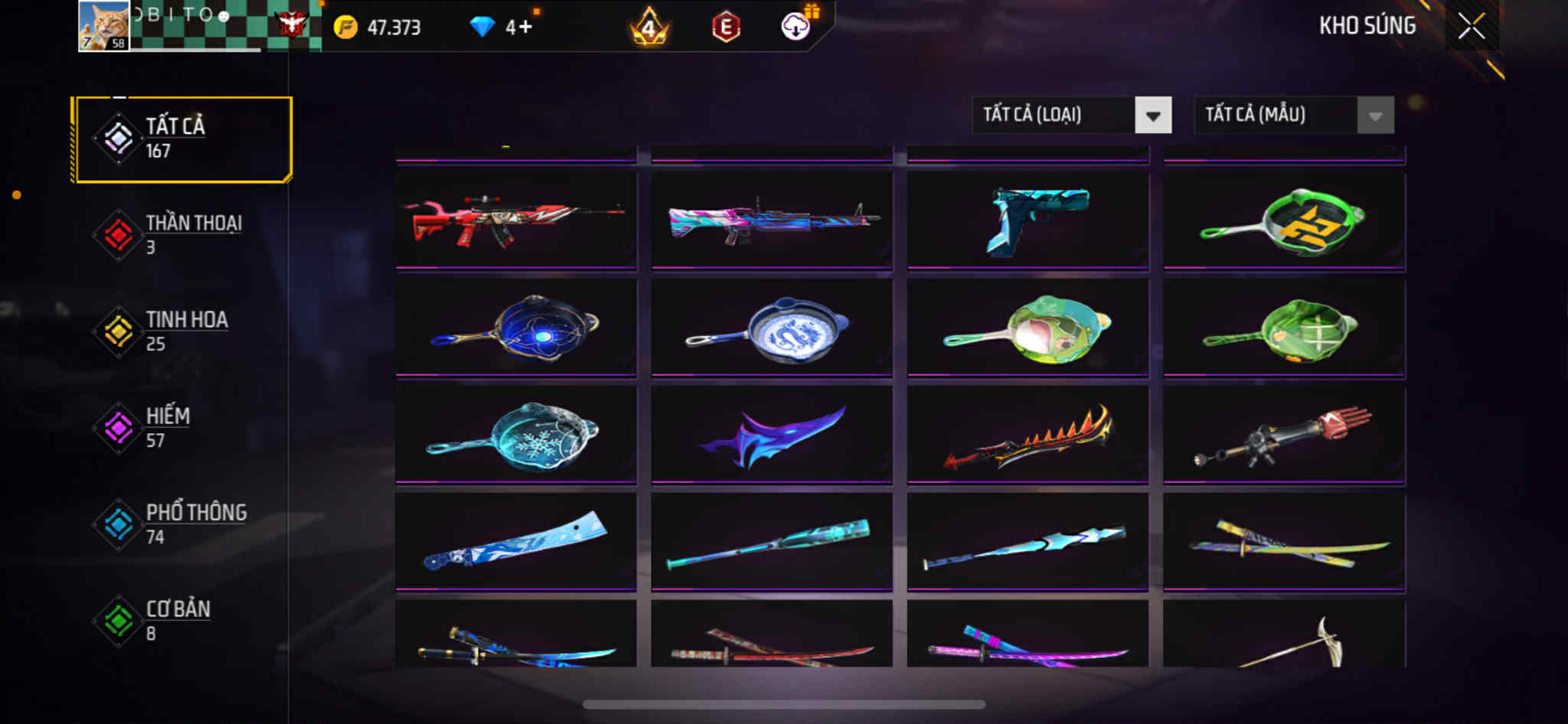Select the purple curved blade skin
This screenshot has width=1568, height=724.
[772, 435]
